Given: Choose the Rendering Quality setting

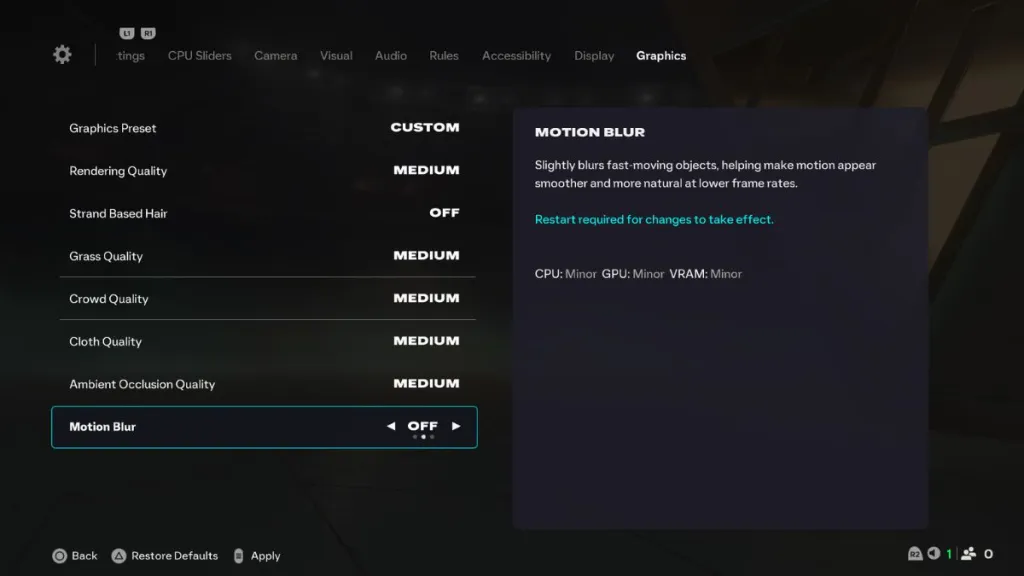Looking at the screenshot, I should tap(264, 171).
